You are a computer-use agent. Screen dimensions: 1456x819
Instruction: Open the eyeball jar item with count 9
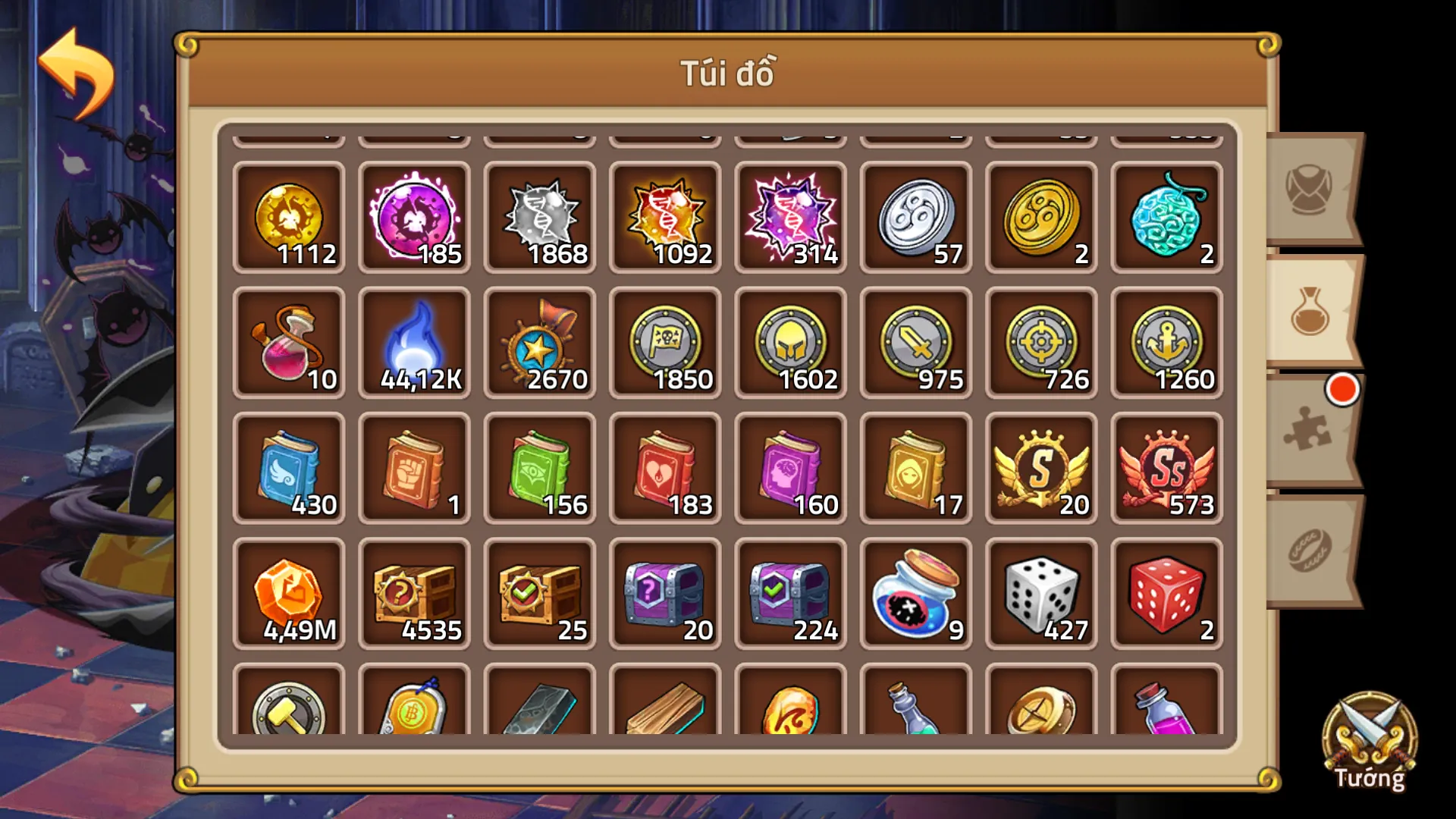(915, 595)
